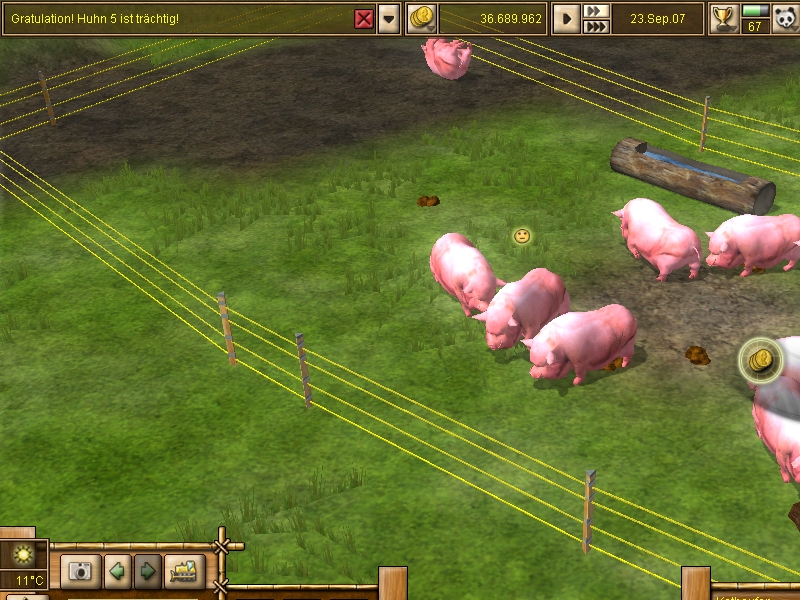Set double-arrow fast forward speed
The width and height of the screenshot is (800, 600).
pos(596,11)
